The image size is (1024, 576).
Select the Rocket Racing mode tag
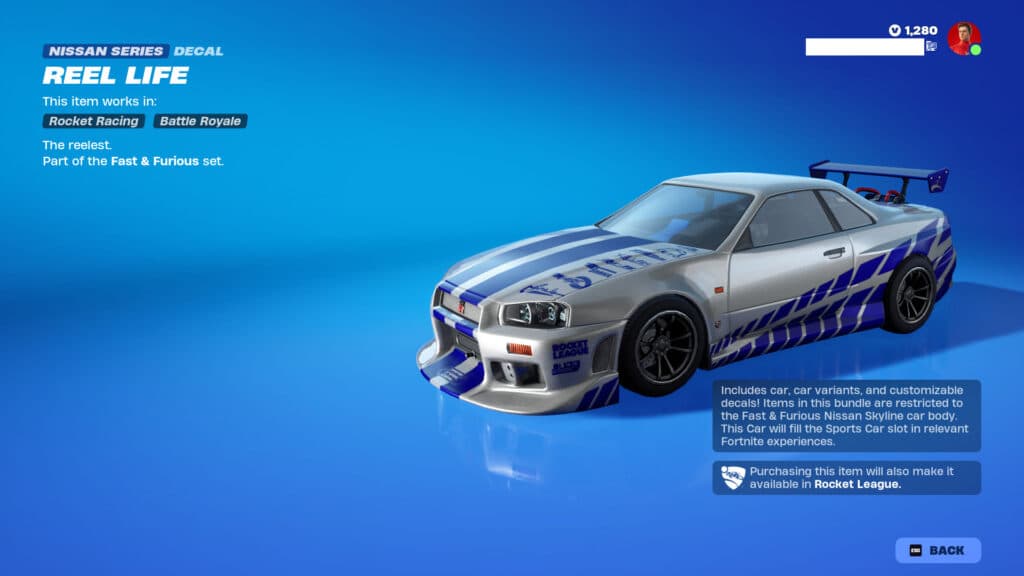pyautogui.click(x=93, y=121)
